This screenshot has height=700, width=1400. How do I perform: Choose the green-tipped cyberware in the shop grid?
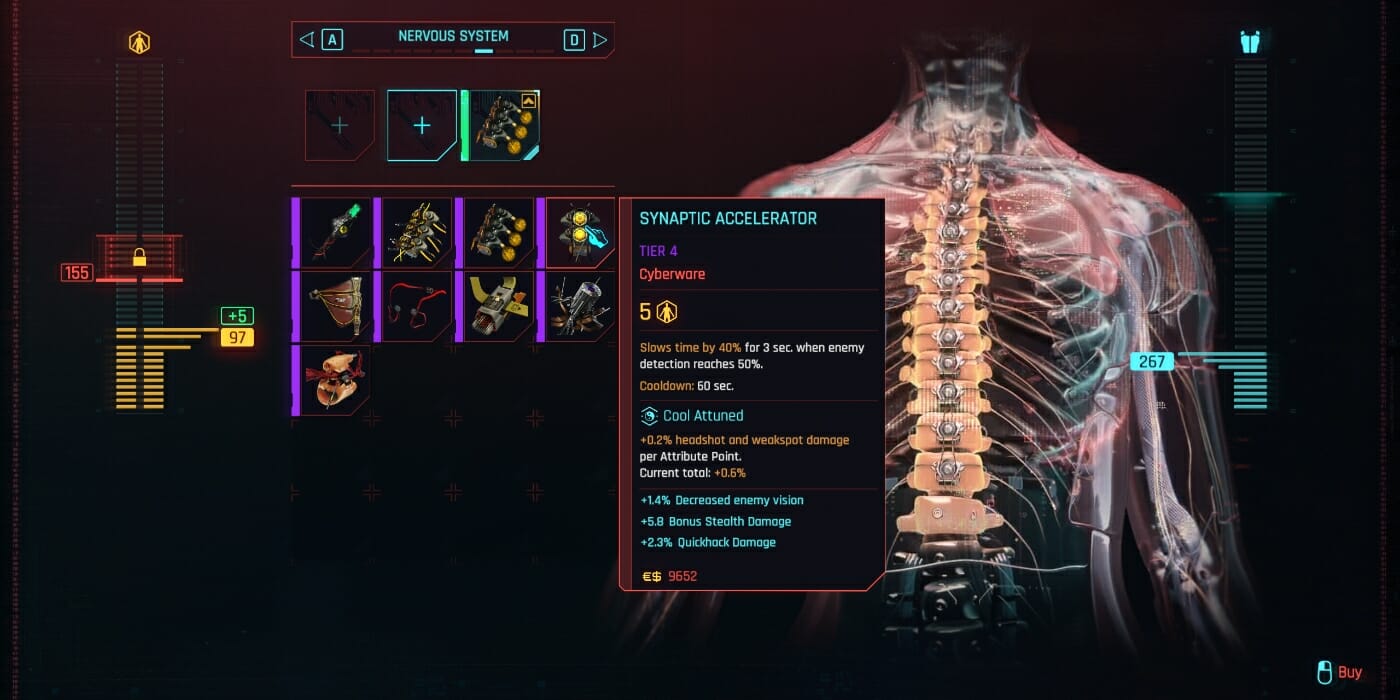pyautogui.click(x=336, y=232)
